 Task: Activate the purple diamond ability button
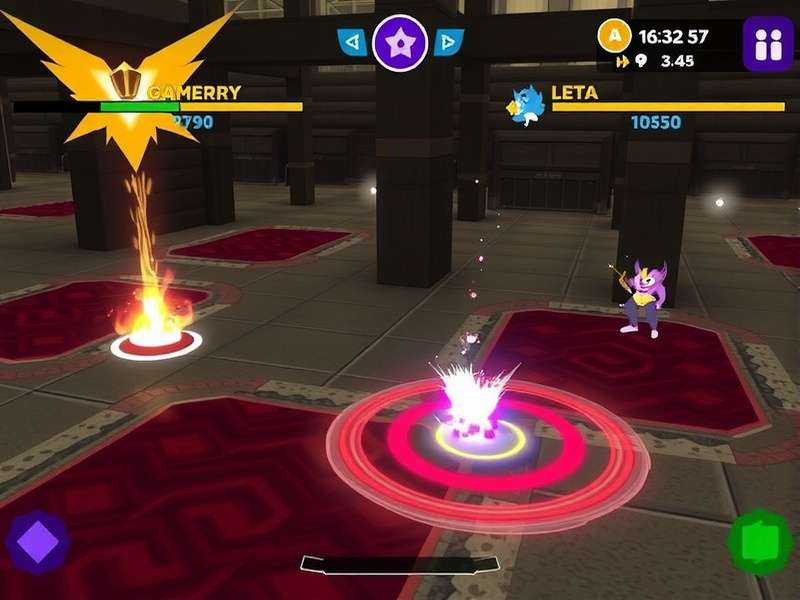click(x=38, y=543)
